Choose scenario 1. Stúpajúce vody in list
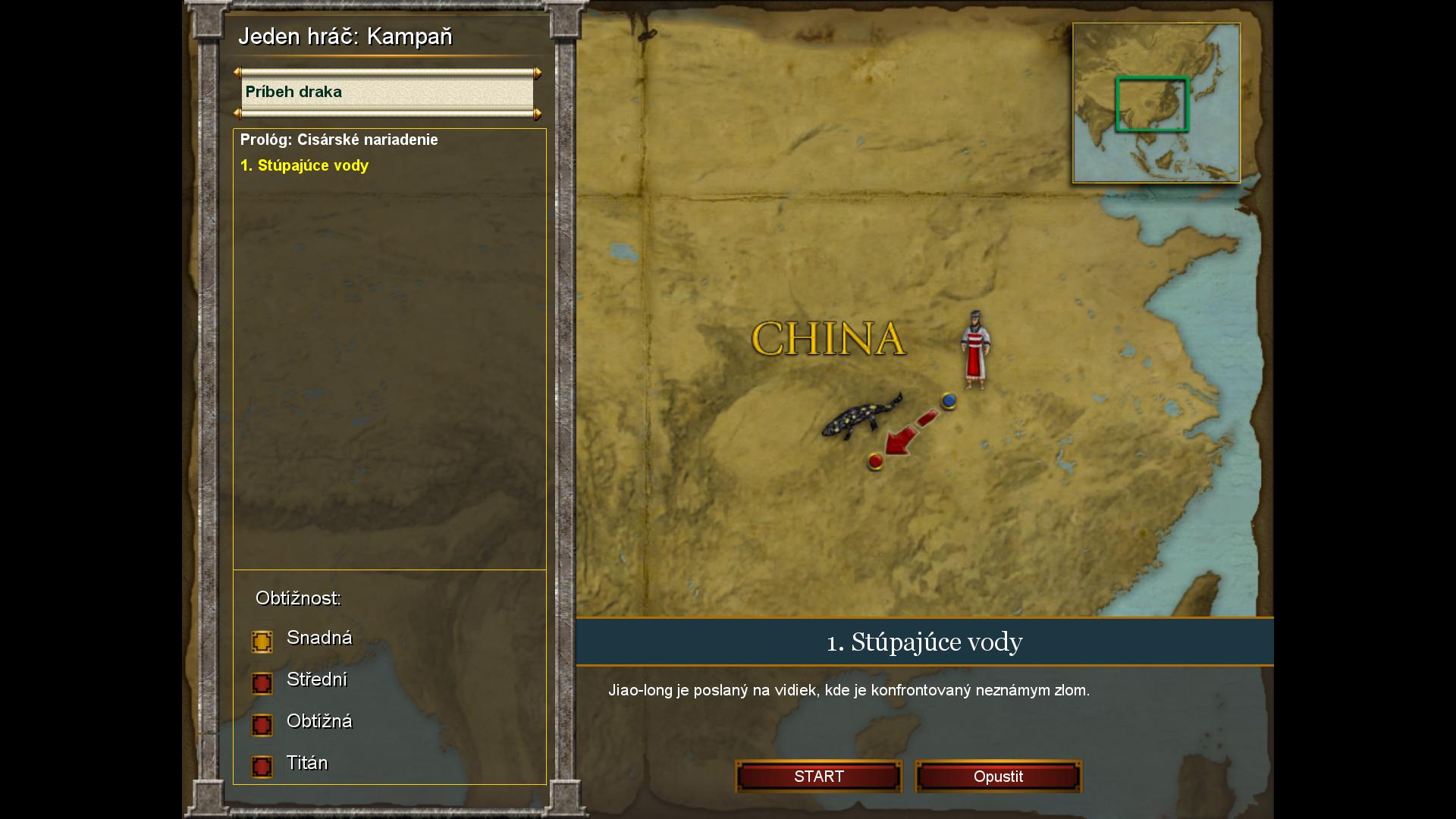Viewport: 1456px width, 819px height. tap(304, 165)
